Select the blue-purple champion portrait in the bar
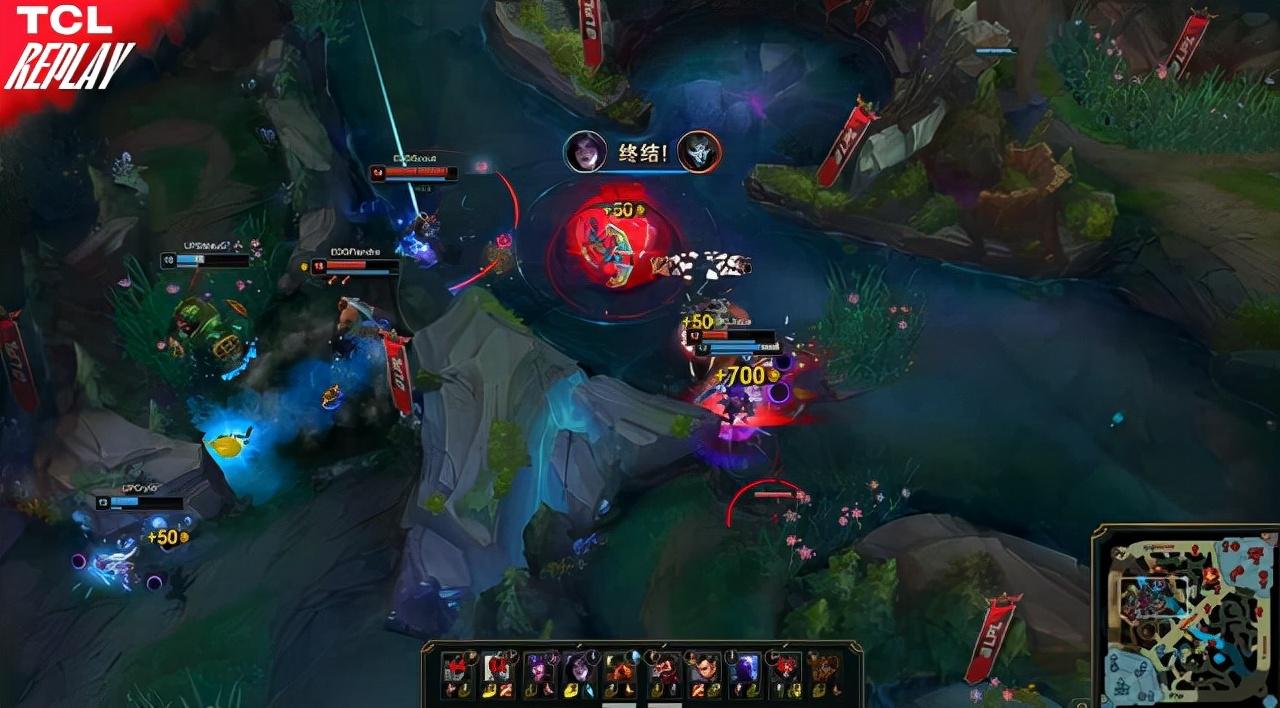 745,668
